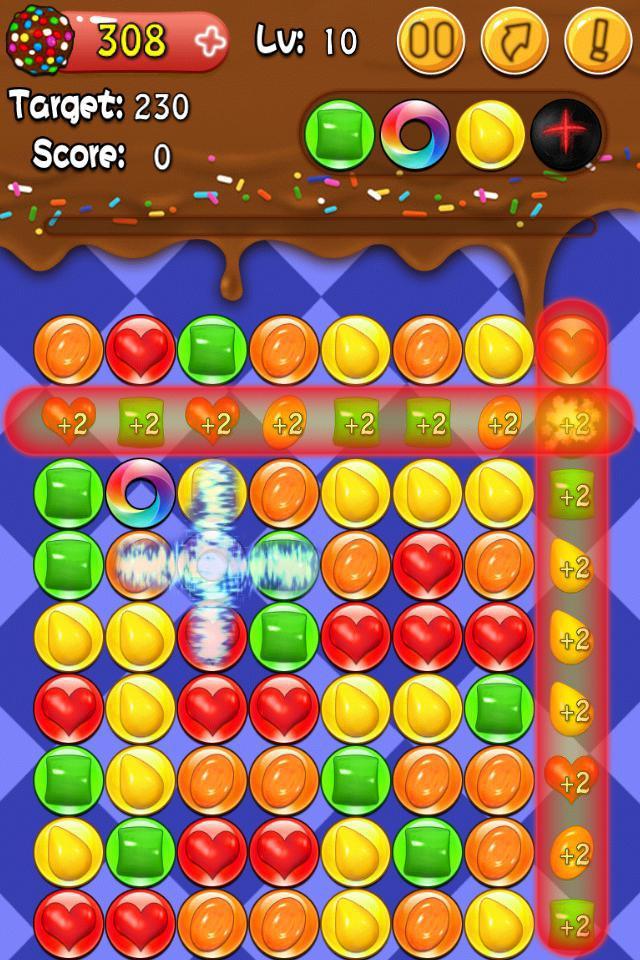The height and width of the screenshot is (960, 640).
Task: Select the green square booster in the top bar
Action: point(339,134)
